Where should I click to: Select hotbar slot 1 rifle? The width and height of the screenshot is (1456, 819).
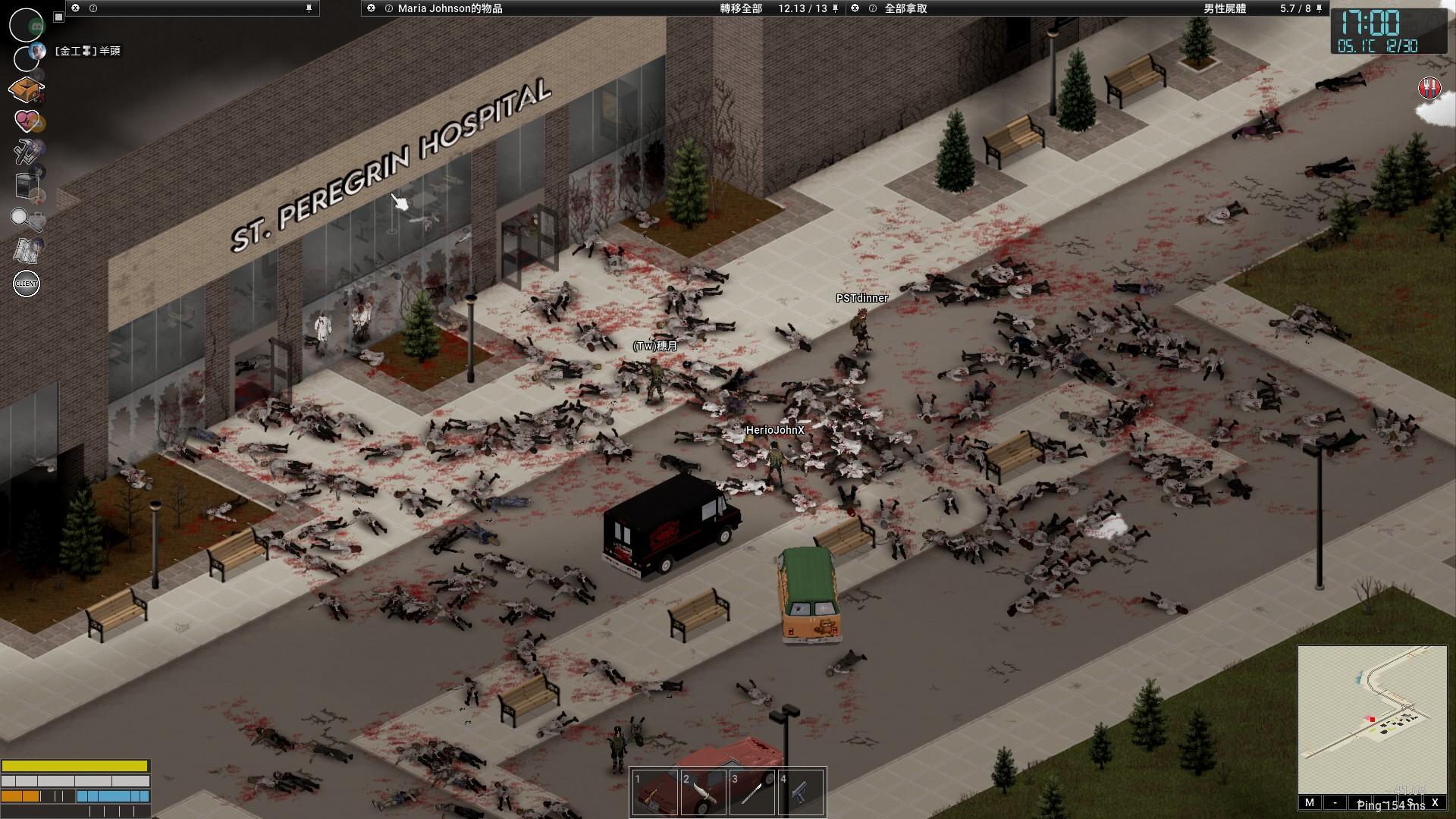pos(655,792)
